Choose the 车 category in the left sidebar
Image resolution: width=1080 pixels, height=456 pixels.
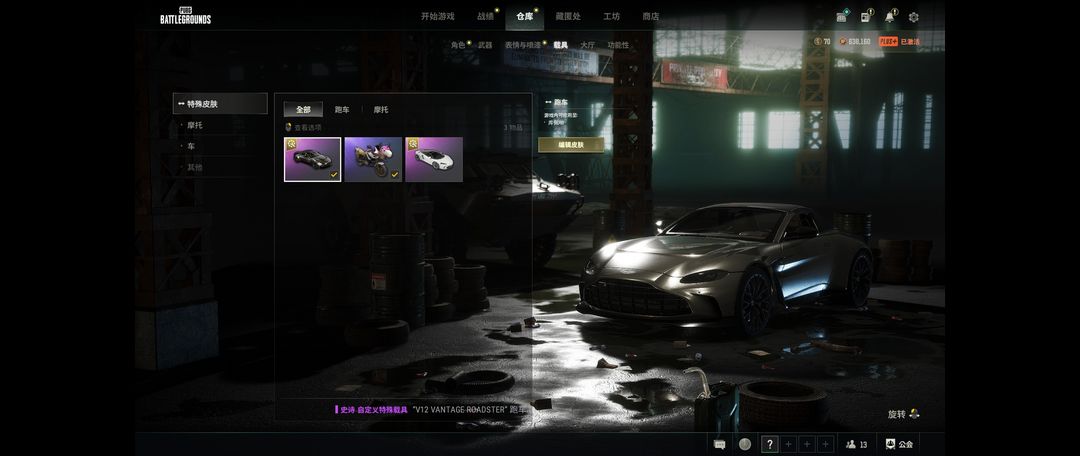click(x=191, y=146)
